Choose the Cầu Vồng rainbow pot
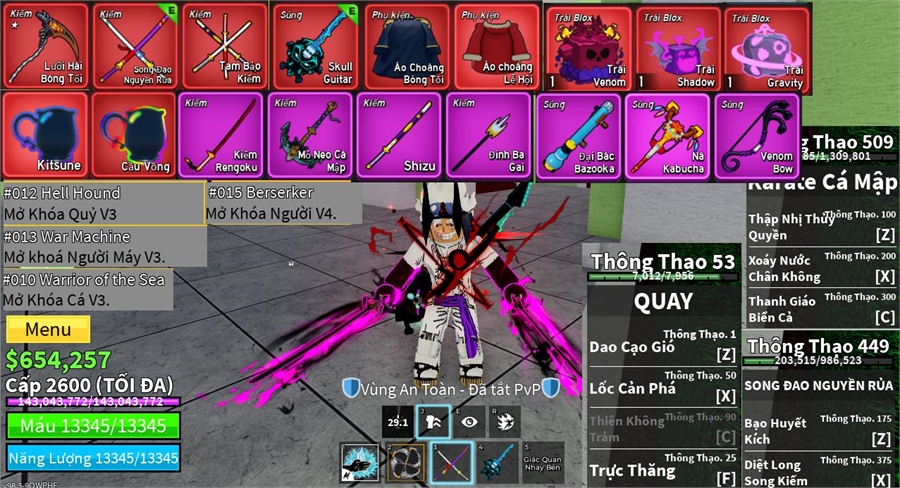The width and height of the screenshot is (900, 488). tap(133, 135)
